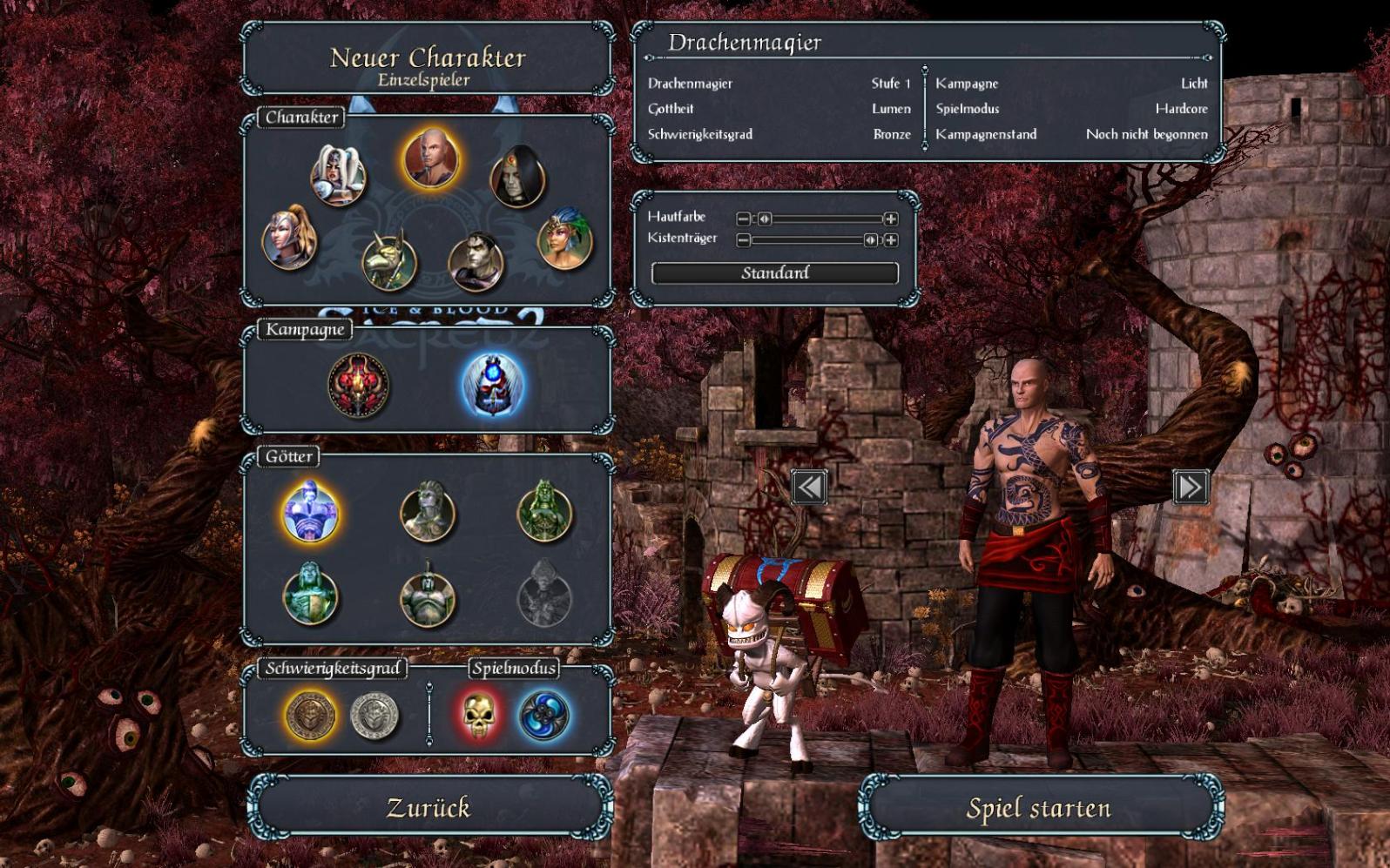The width and height of the screenshot is (1390, 868).
Task: Go back with the Zurück button
Action: point(428,807)
